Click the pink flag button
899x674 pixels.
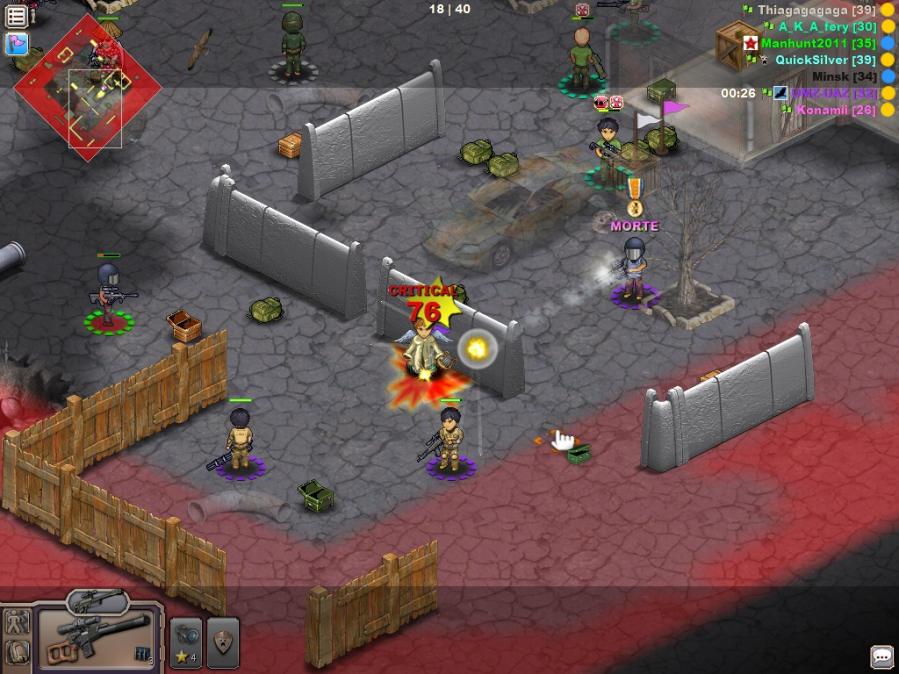(17, 44)
